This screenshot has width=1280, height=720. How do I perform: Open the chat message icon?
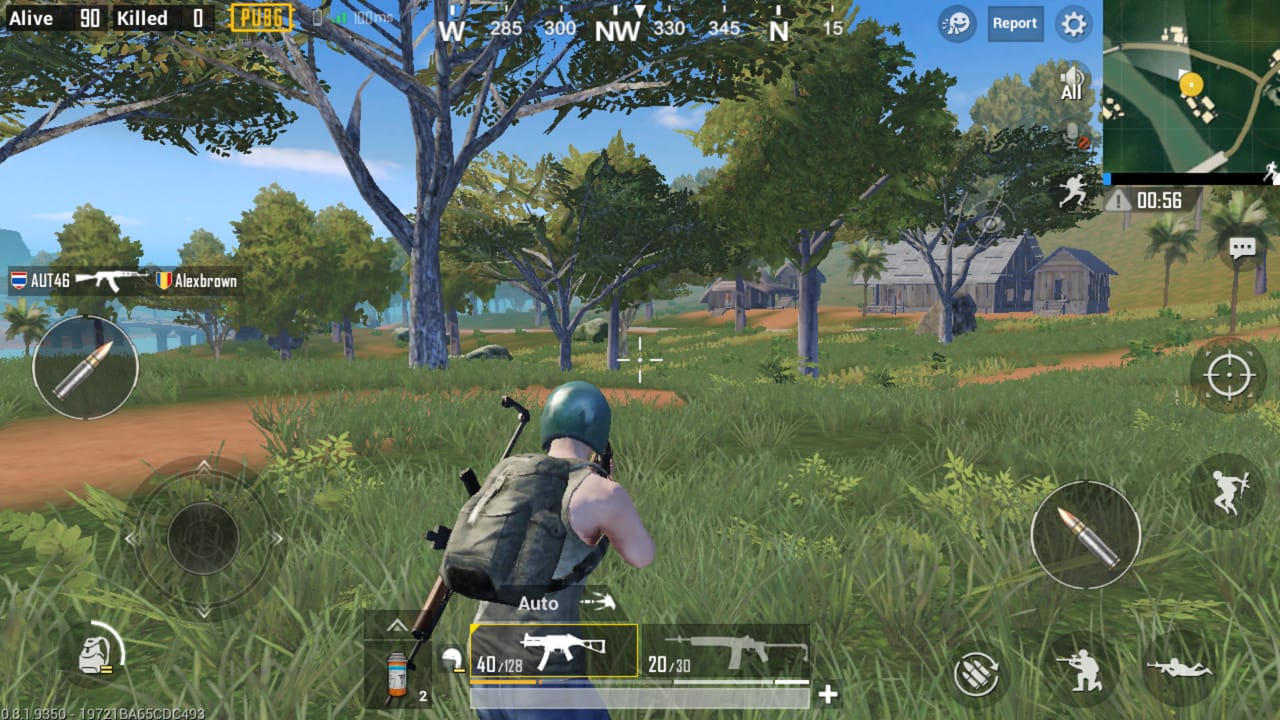(1243, 246)
